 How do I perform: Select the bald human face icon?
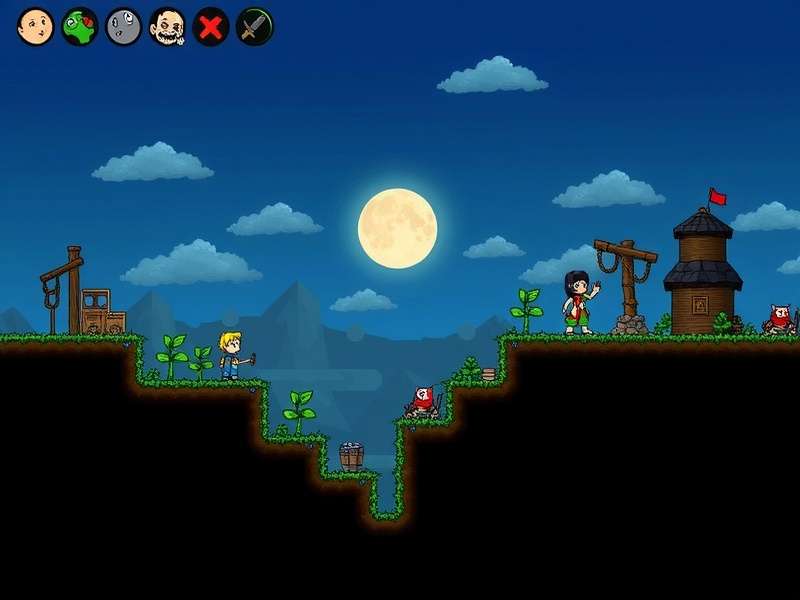pyautogui.click(x=35, y=27)
